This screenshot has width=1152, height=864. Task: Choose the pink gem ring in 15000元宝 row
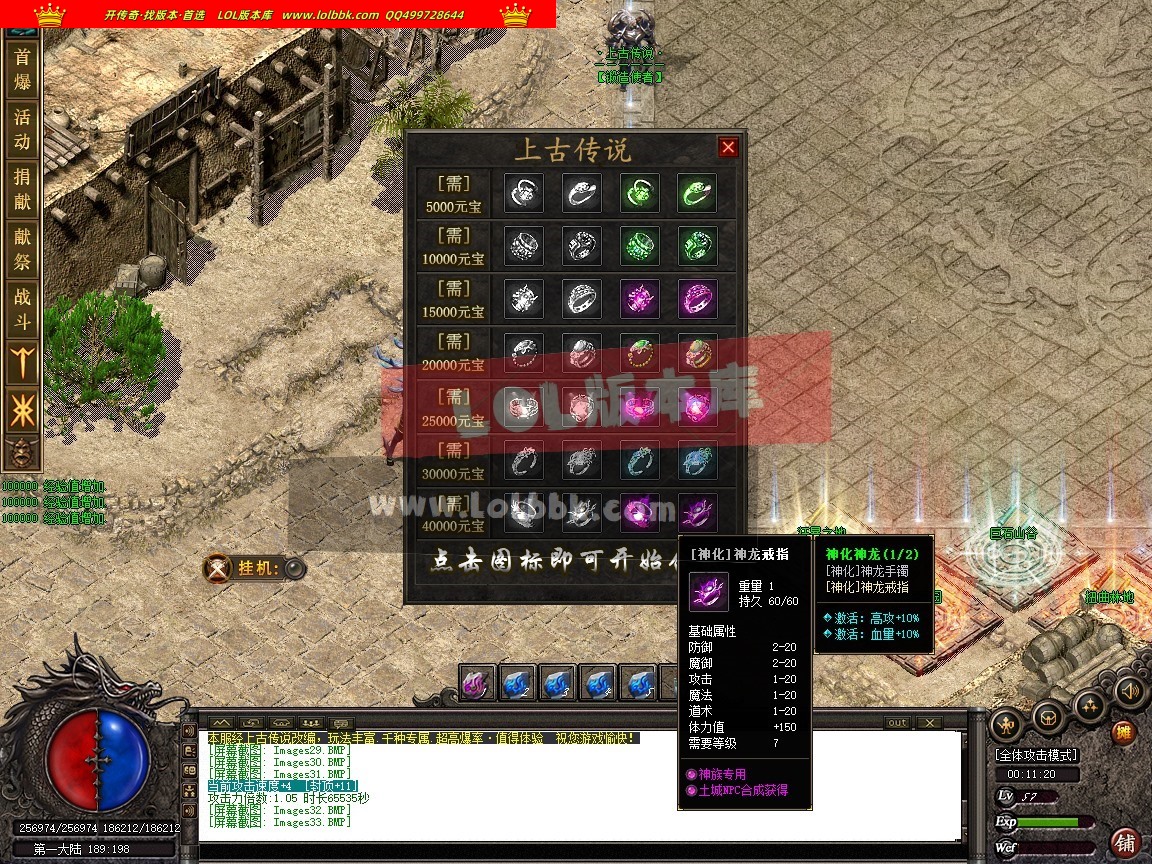tap(639, 298)
